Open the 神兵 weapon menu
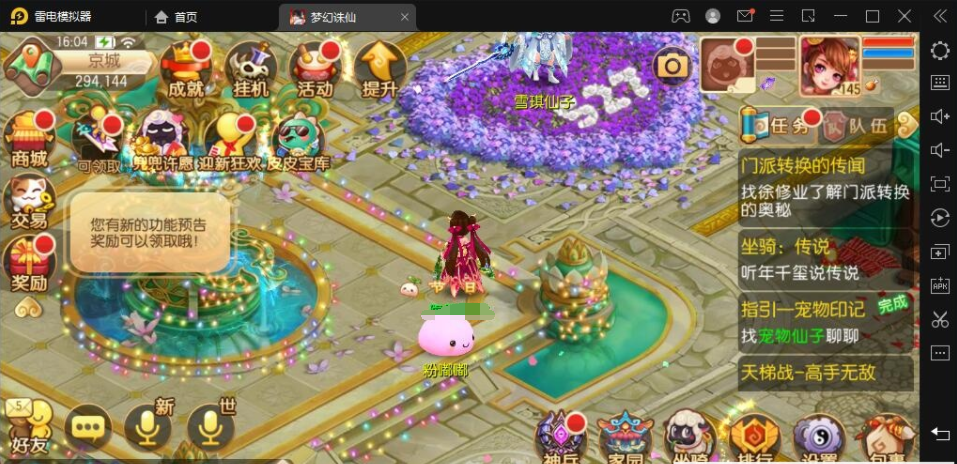 click(x=560, y=438)
